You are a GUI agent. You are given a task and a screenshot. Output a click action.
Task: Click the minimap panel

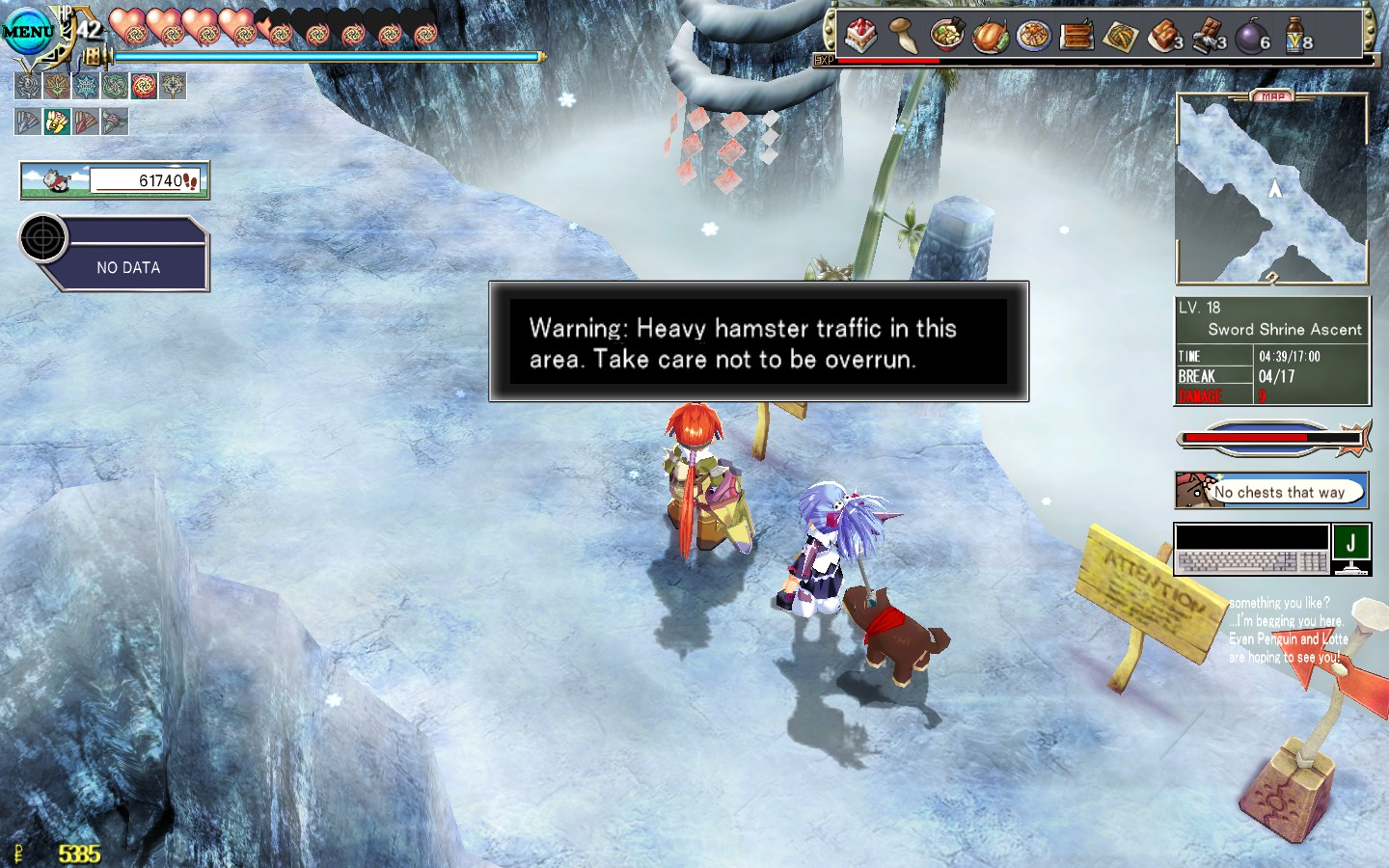[x=1271, y=189]
